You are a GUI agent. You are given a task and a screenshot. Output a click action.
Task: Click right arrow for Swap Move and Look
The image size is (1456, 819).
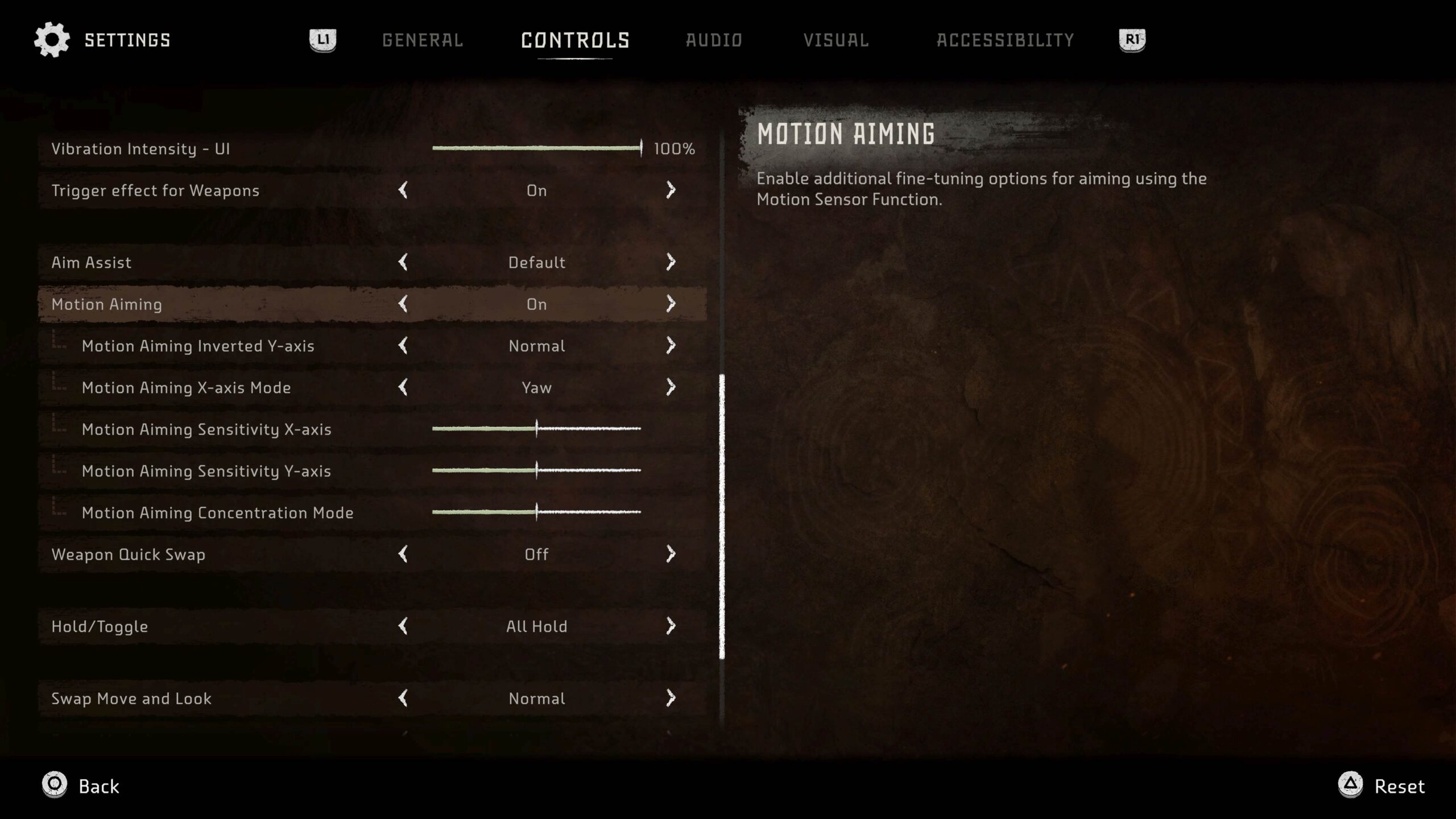pos(671,698)
